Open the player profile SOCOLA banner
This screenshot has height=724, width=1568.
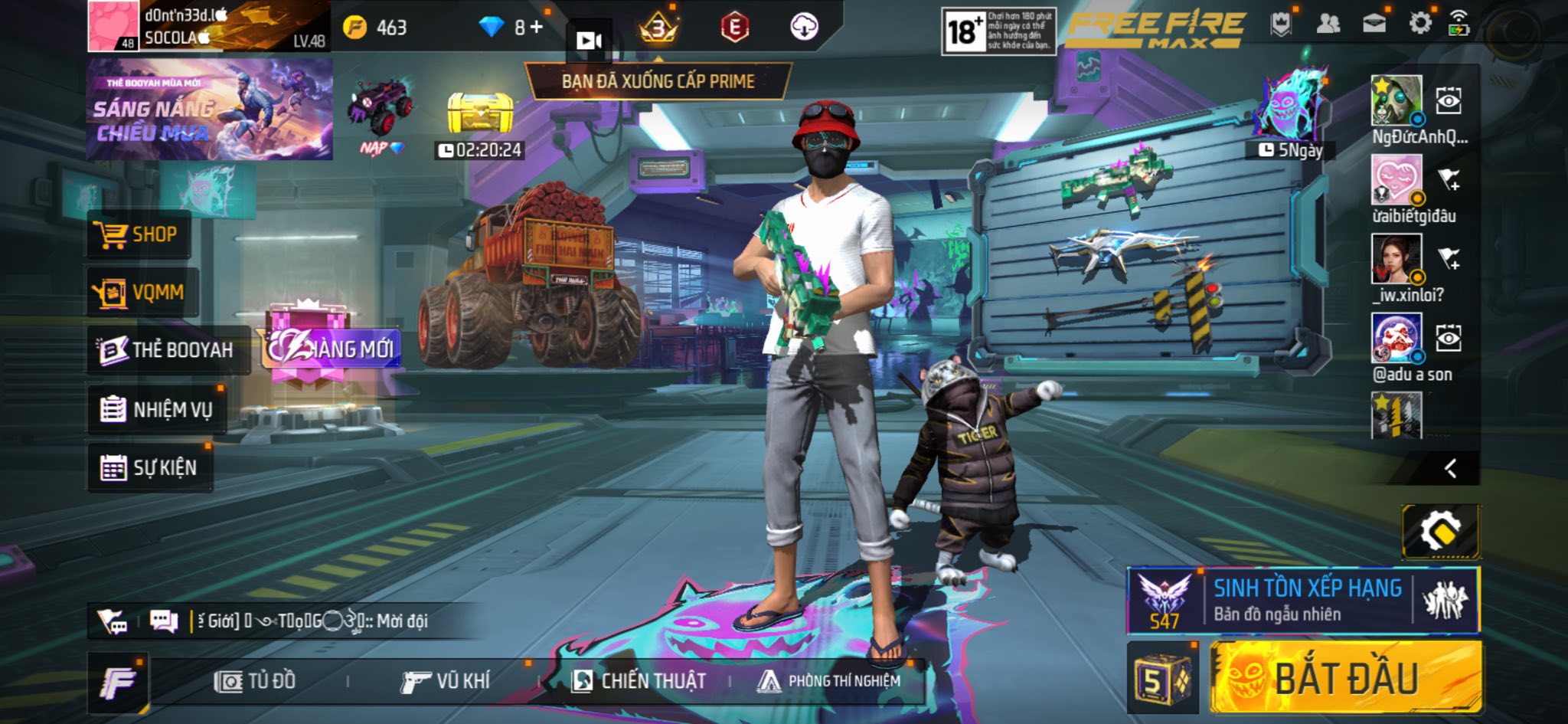(209, 26)
